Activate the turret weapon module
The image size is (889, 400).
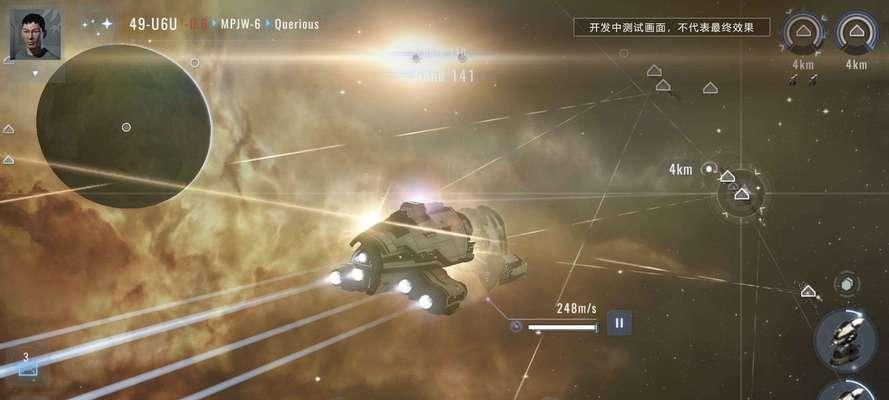(845, 340)
